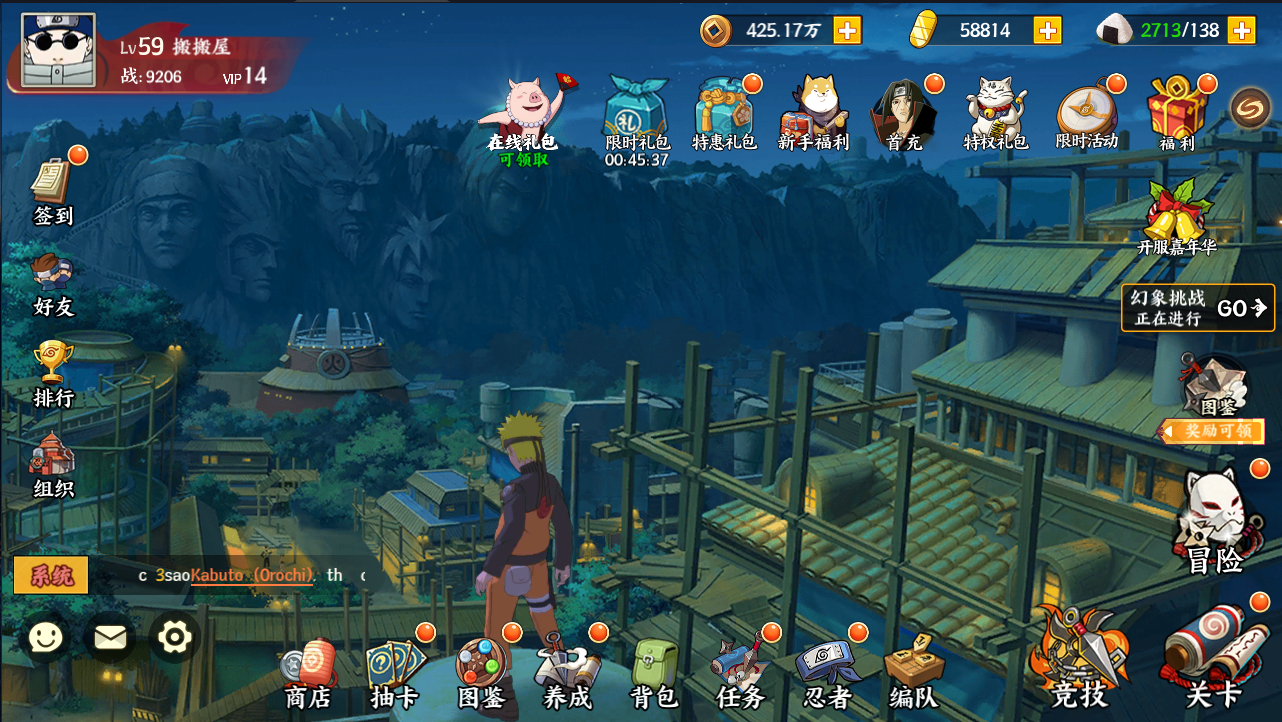Image resolution: width=1282 pixels, height=722 pixels.
Task: Open the 签到 daily check-in
Action: tap(53, 190)
